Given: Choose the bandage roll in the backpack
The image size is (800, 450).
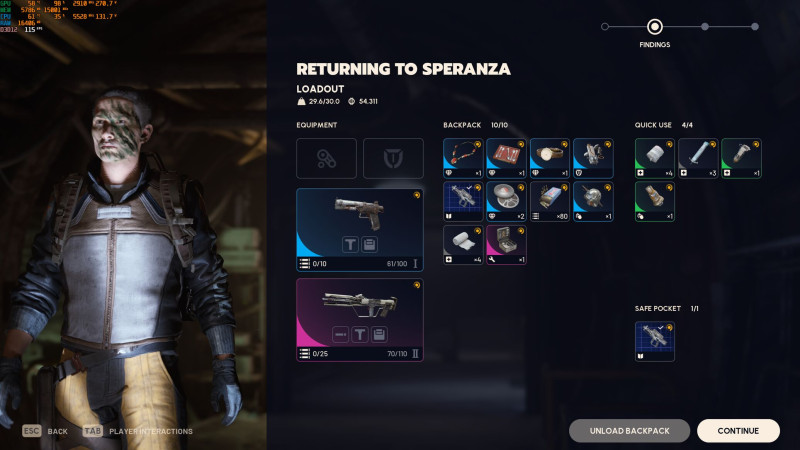Looking at the screenshot, I should tap(463, 245).
